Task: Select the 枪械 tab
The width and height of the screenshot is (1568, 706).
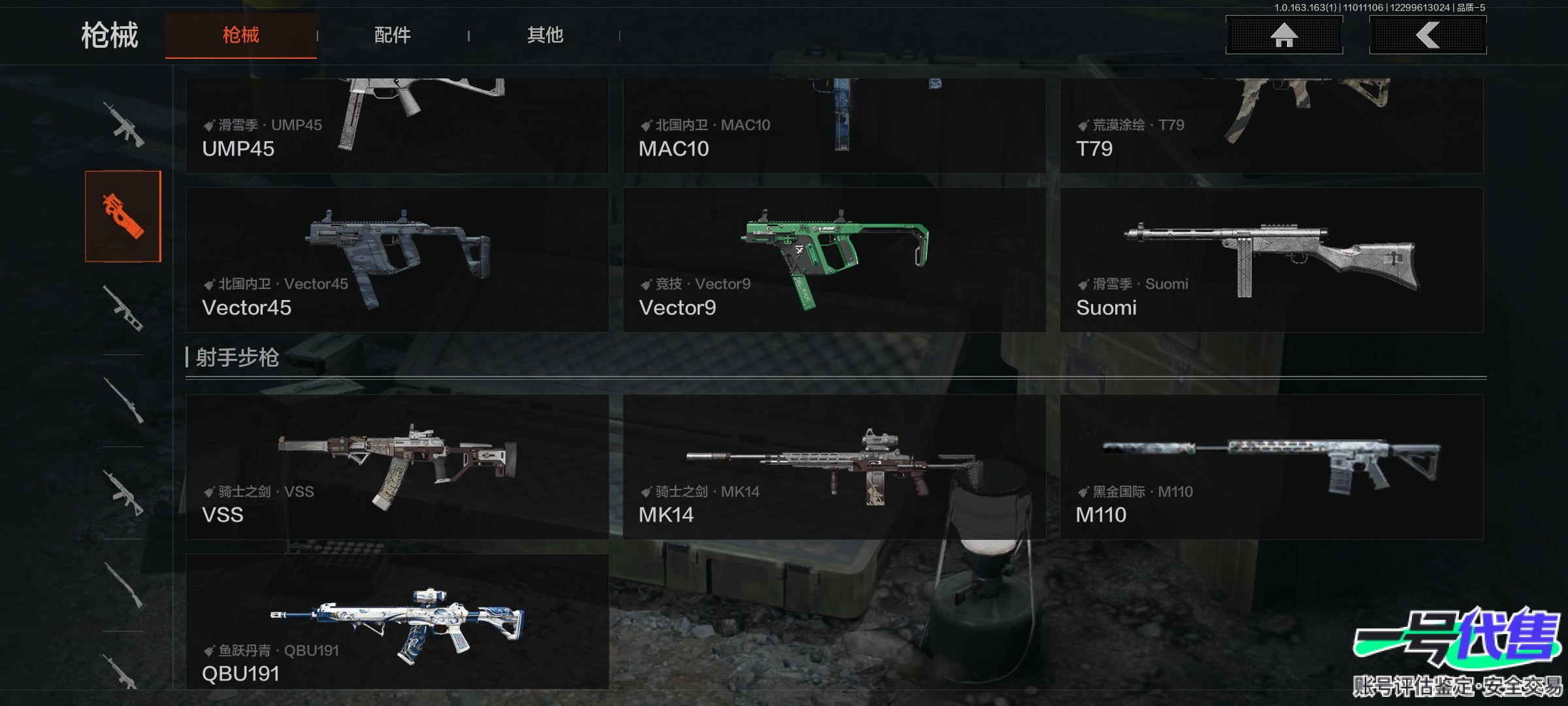Action: pos(240,35)
